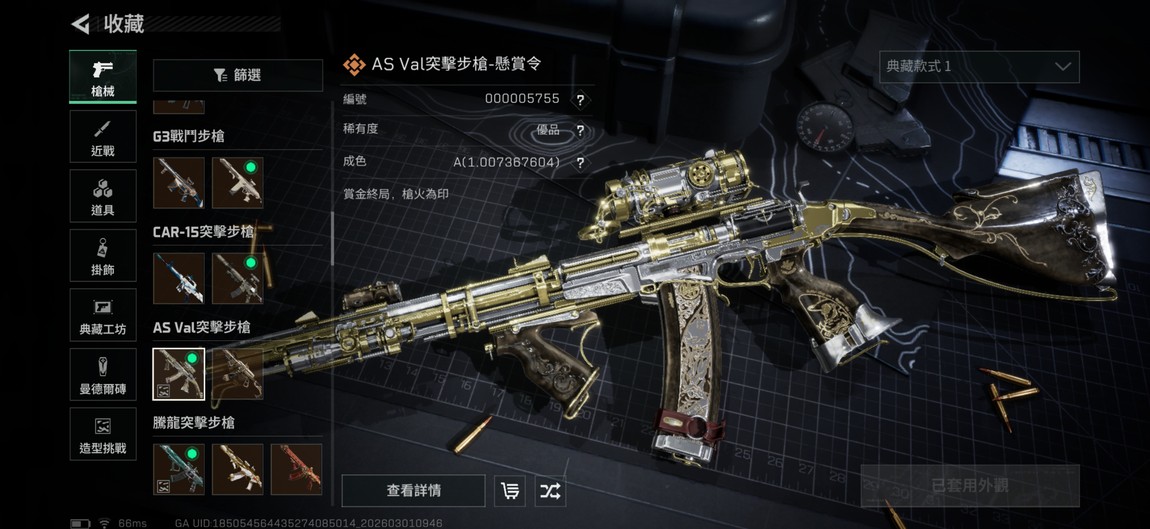This screenshot has height=529, width=1150.
Task: Switch to the 槍械 weapons tab
Action: [103, 76]
